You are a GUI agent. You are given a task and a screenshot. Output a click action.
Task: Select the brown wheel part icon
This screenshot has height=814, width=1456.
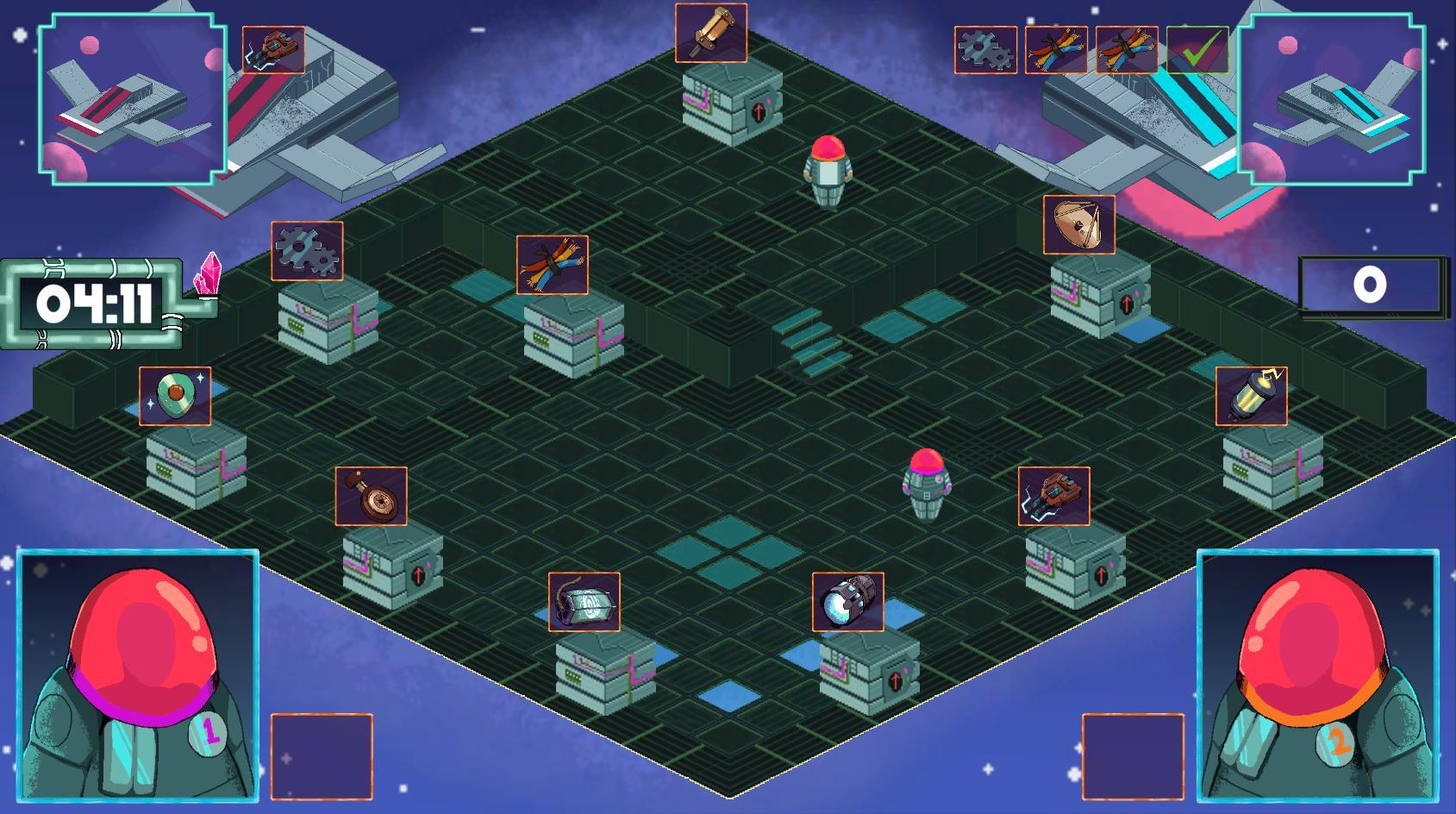(372, 496)
